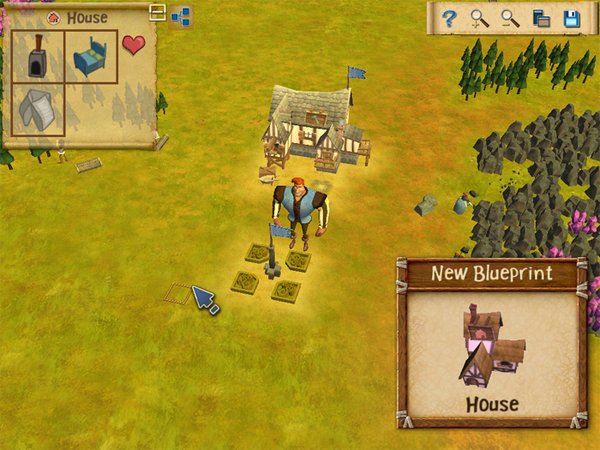The height and width of the screenshot is (450, 600).
Task: Zoom out with the minus magnifier
Action: [x=511, y=18]
